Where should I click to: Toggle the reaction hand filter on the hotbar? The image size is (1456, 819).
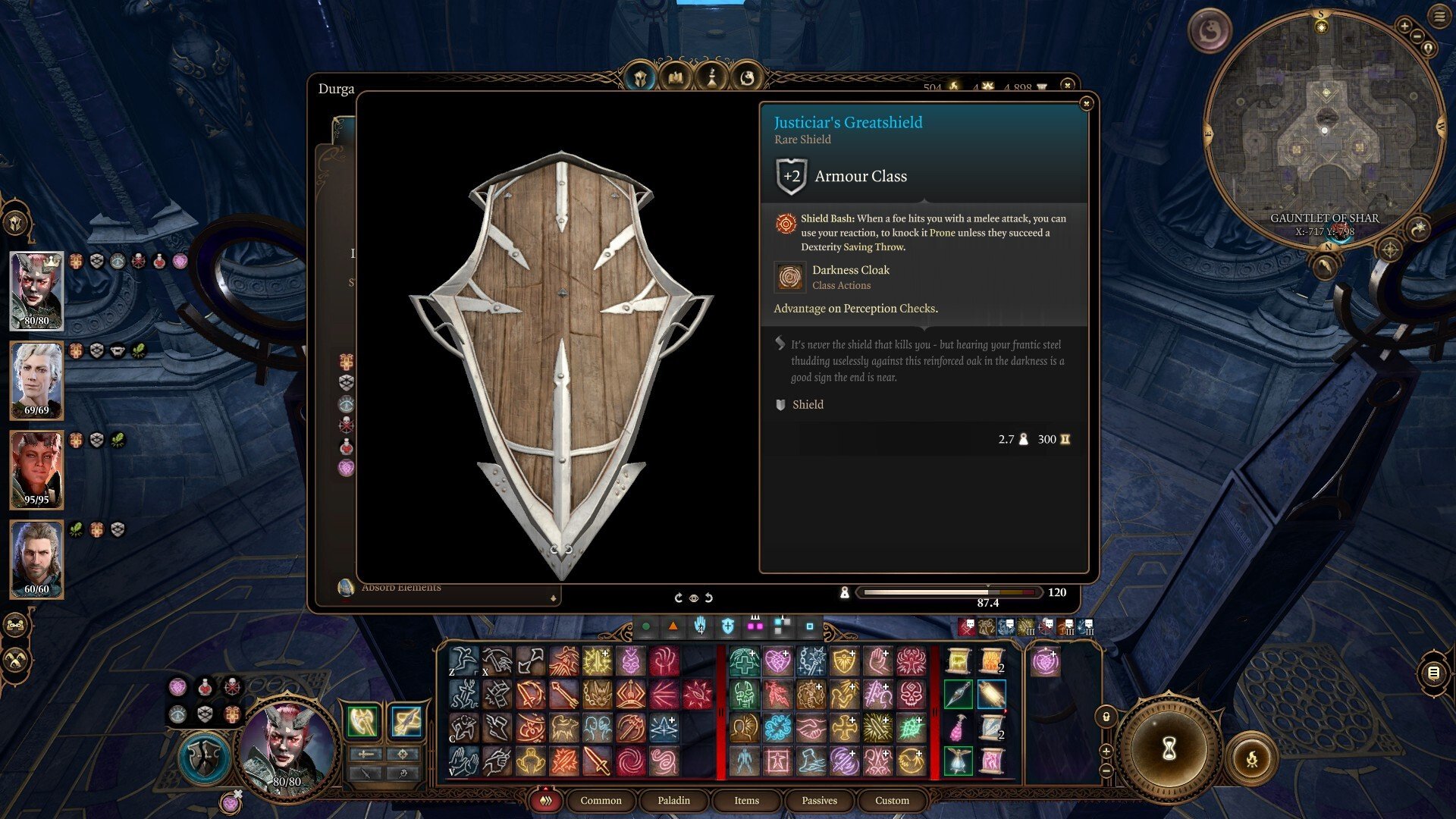coord(700,624)
